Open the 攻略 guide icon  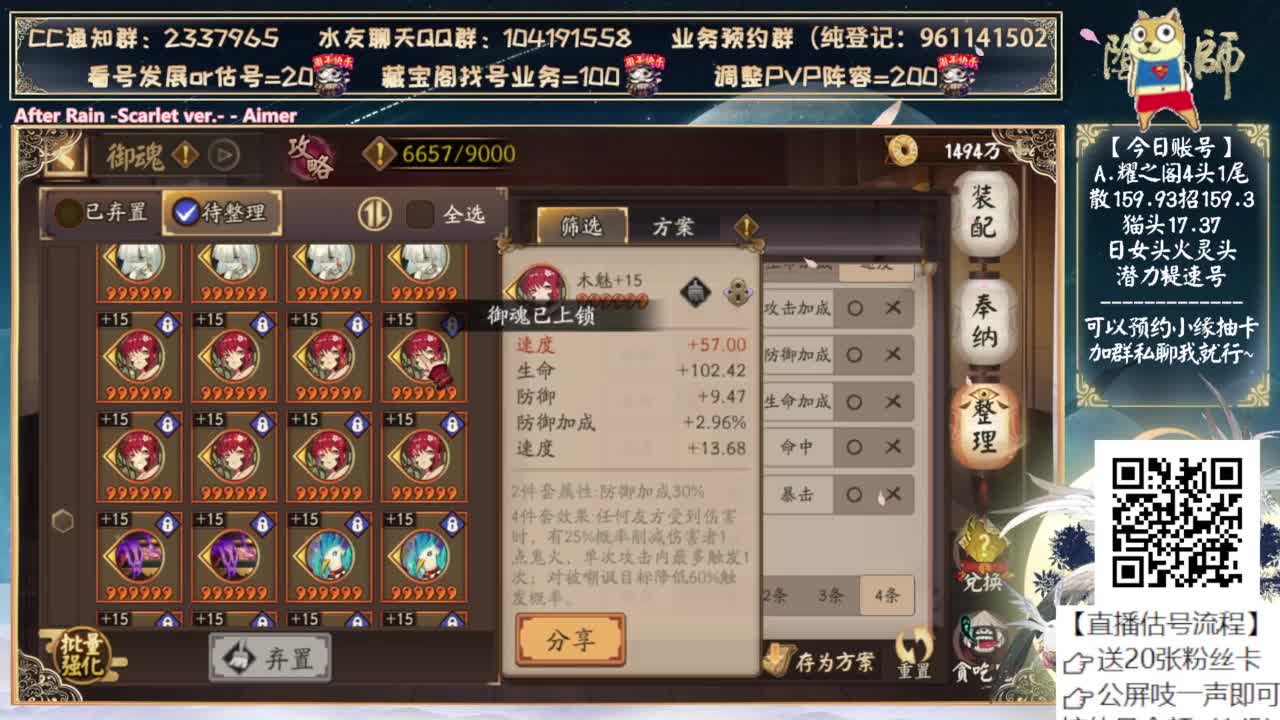[x=308, y=155]
